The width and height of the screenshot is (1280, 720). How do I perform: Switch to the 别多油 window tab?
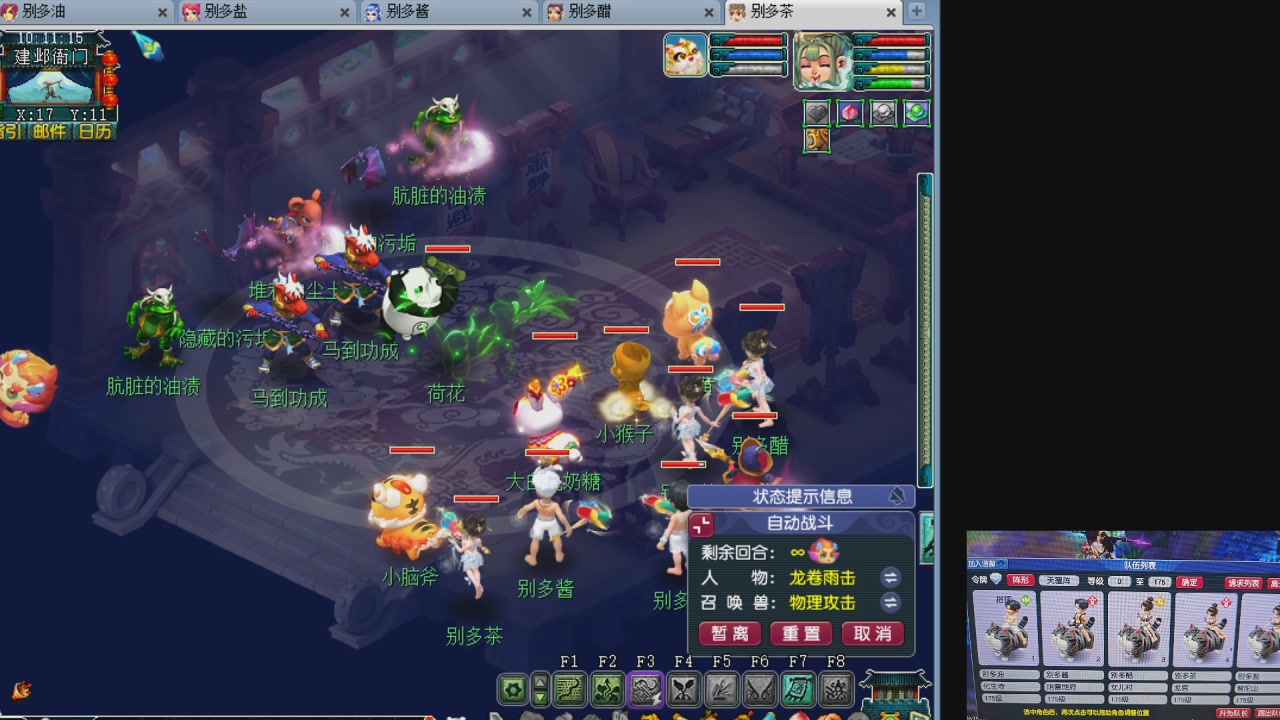point(60,13)
